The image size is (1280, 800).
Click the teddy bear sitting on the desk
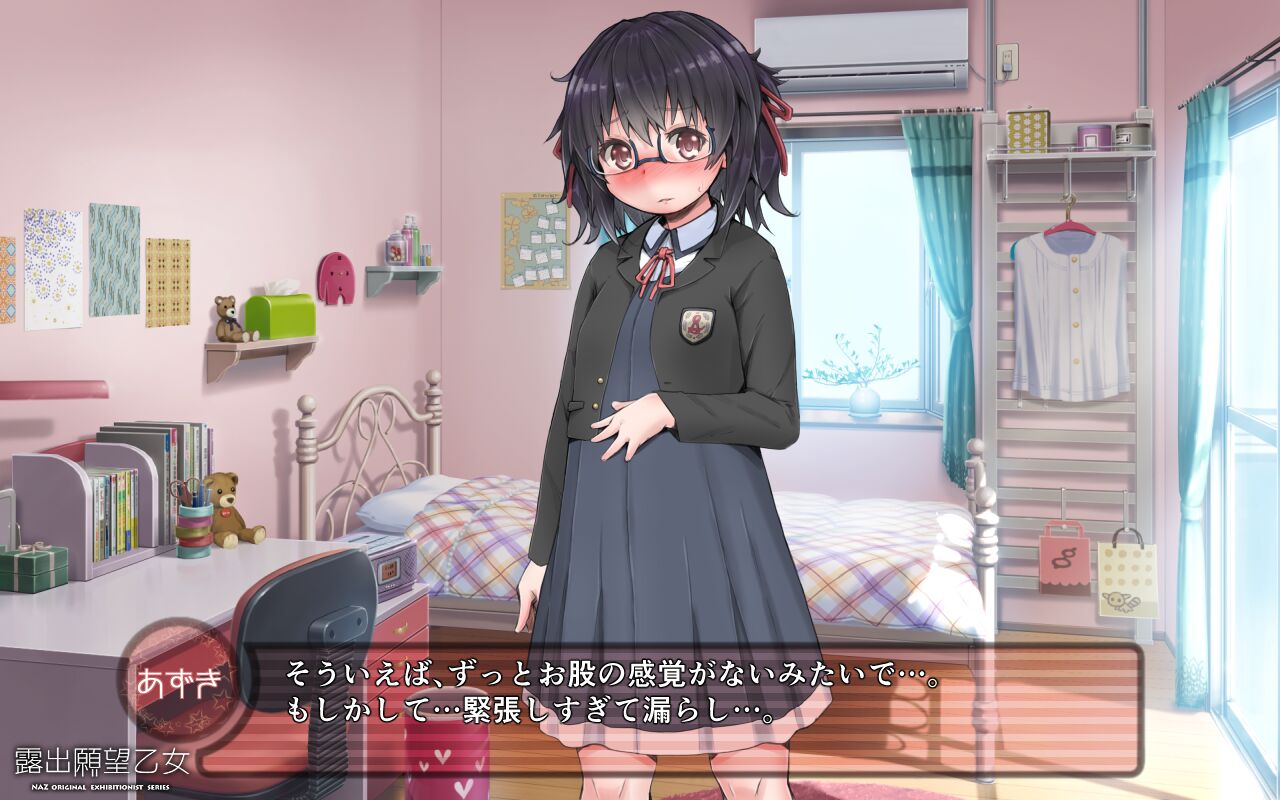pos(230,512)
